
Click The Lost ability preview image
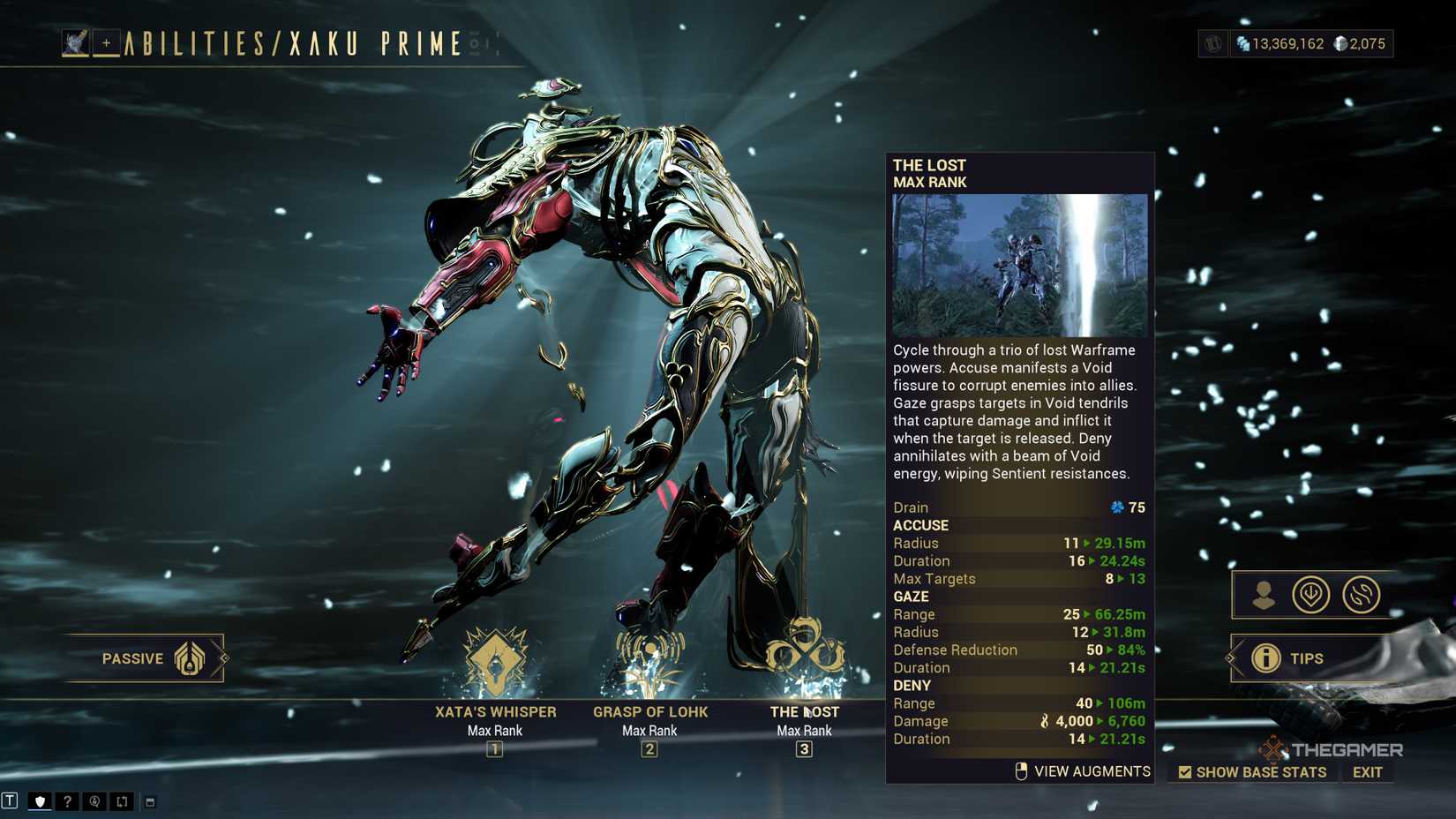click(1018, 262)
